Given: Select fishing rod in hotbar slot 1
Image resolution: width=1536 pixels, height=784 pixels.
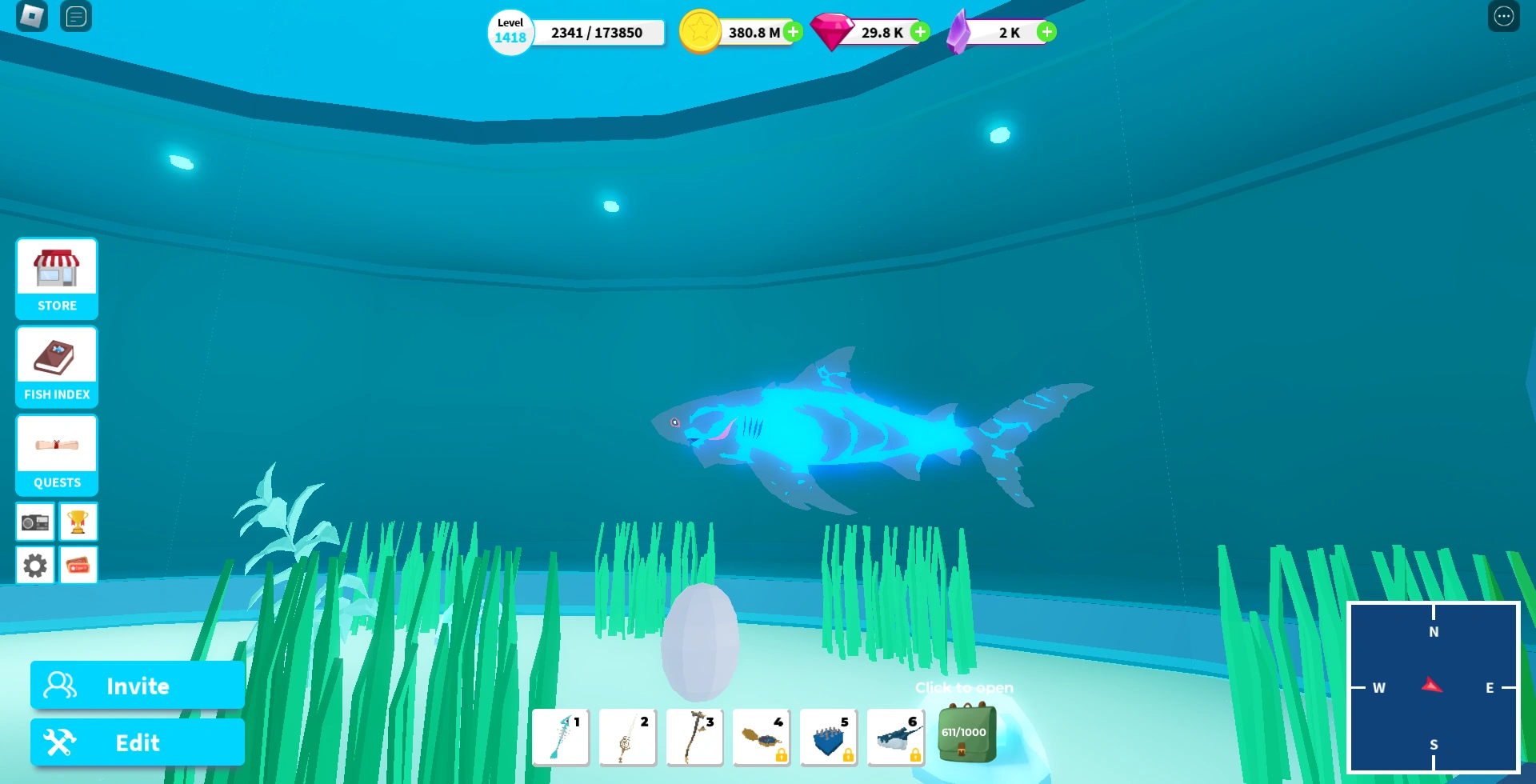Looking at the screenshot, I should (560, 736).
